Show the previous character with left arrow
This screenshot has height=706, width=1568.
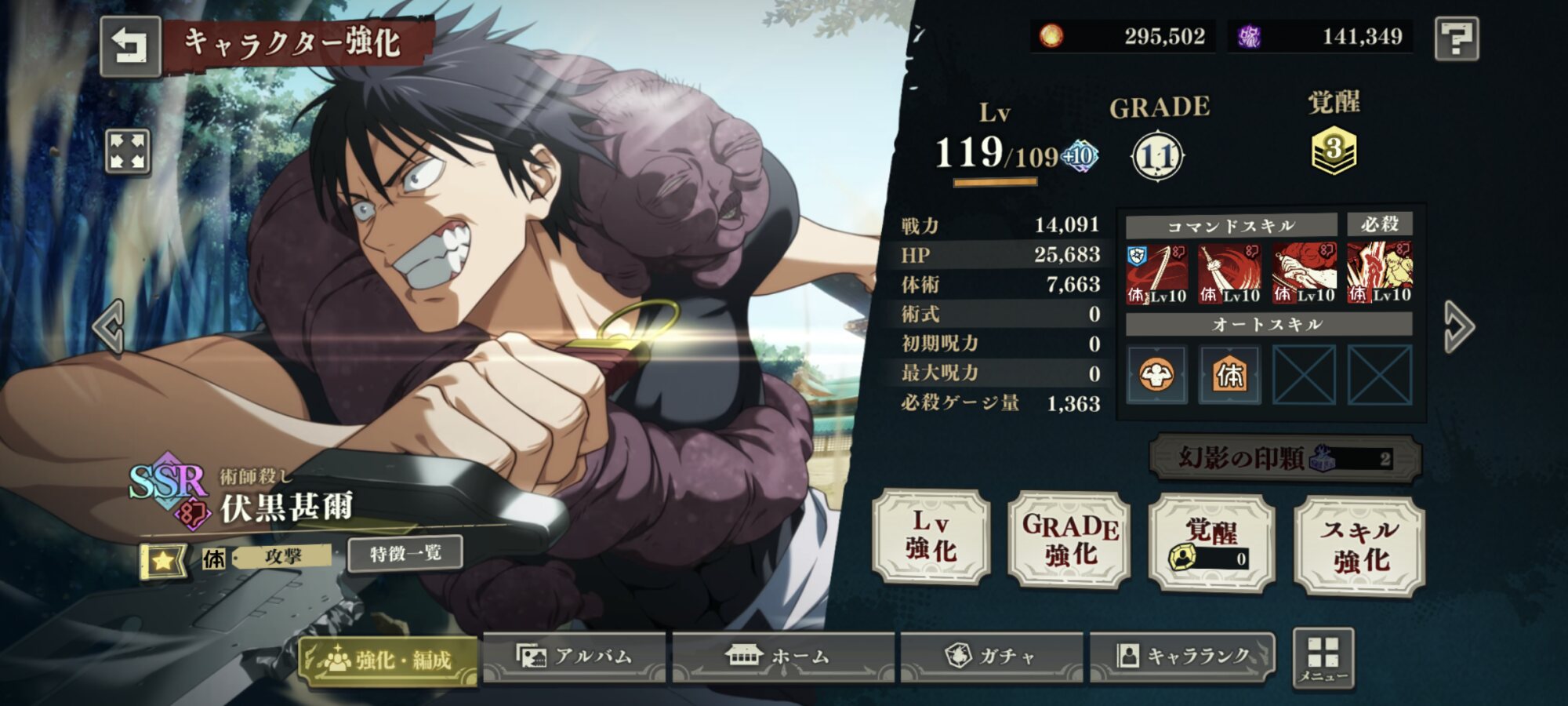point(110,326)
